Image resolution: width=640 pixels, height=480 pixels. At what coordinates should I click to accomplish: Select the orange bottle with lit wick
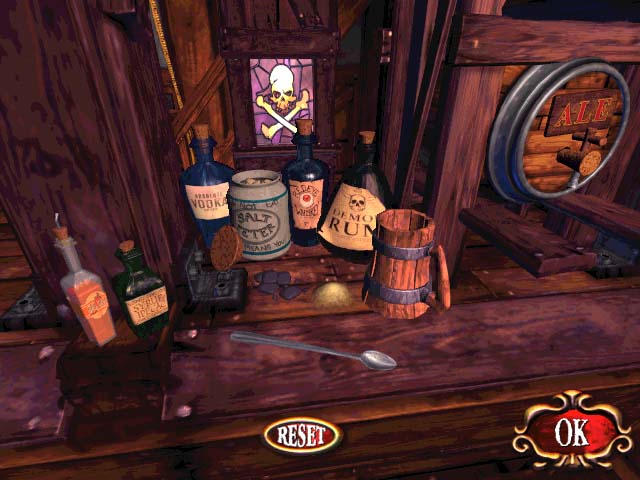click(87, 296)
